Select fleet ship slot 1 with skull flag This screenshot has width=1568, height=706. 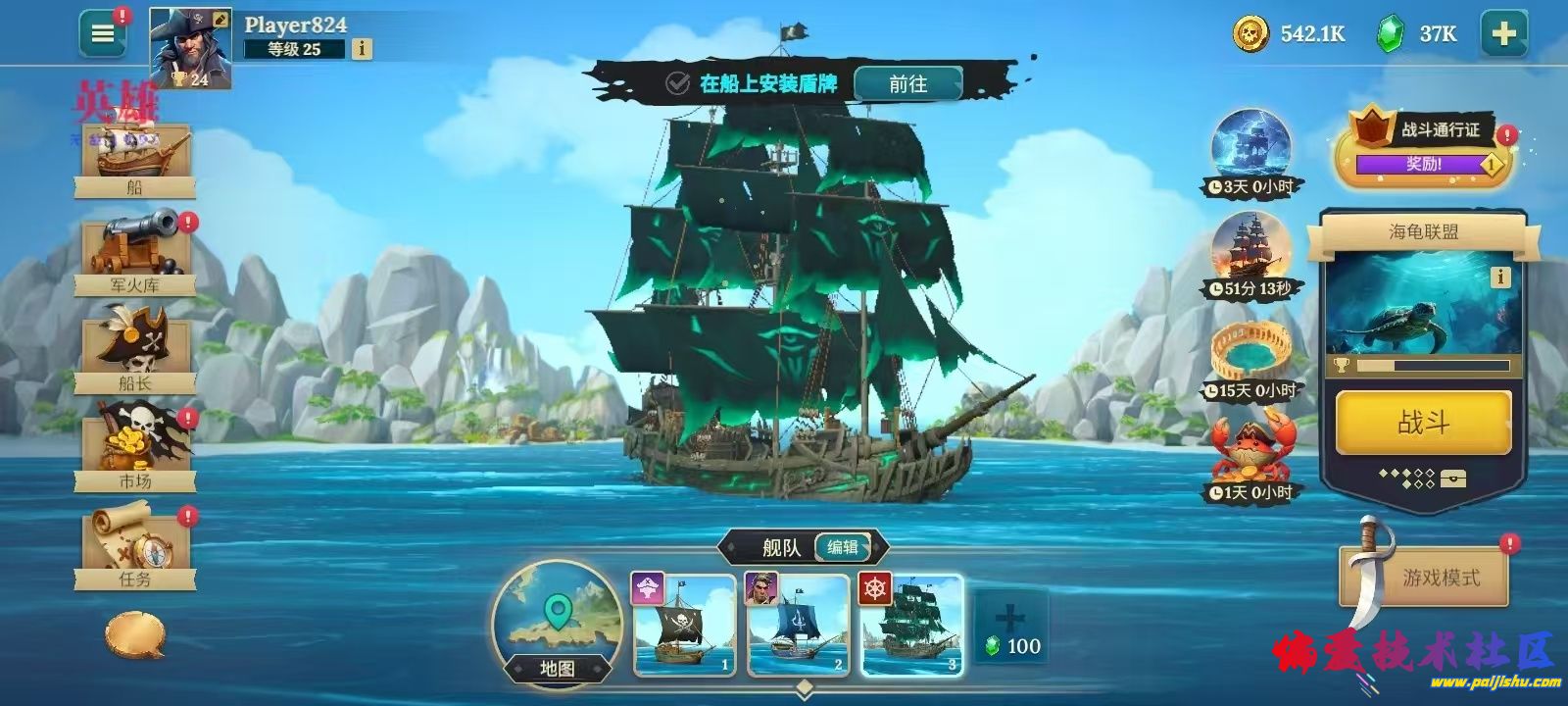tap(685, 626)
